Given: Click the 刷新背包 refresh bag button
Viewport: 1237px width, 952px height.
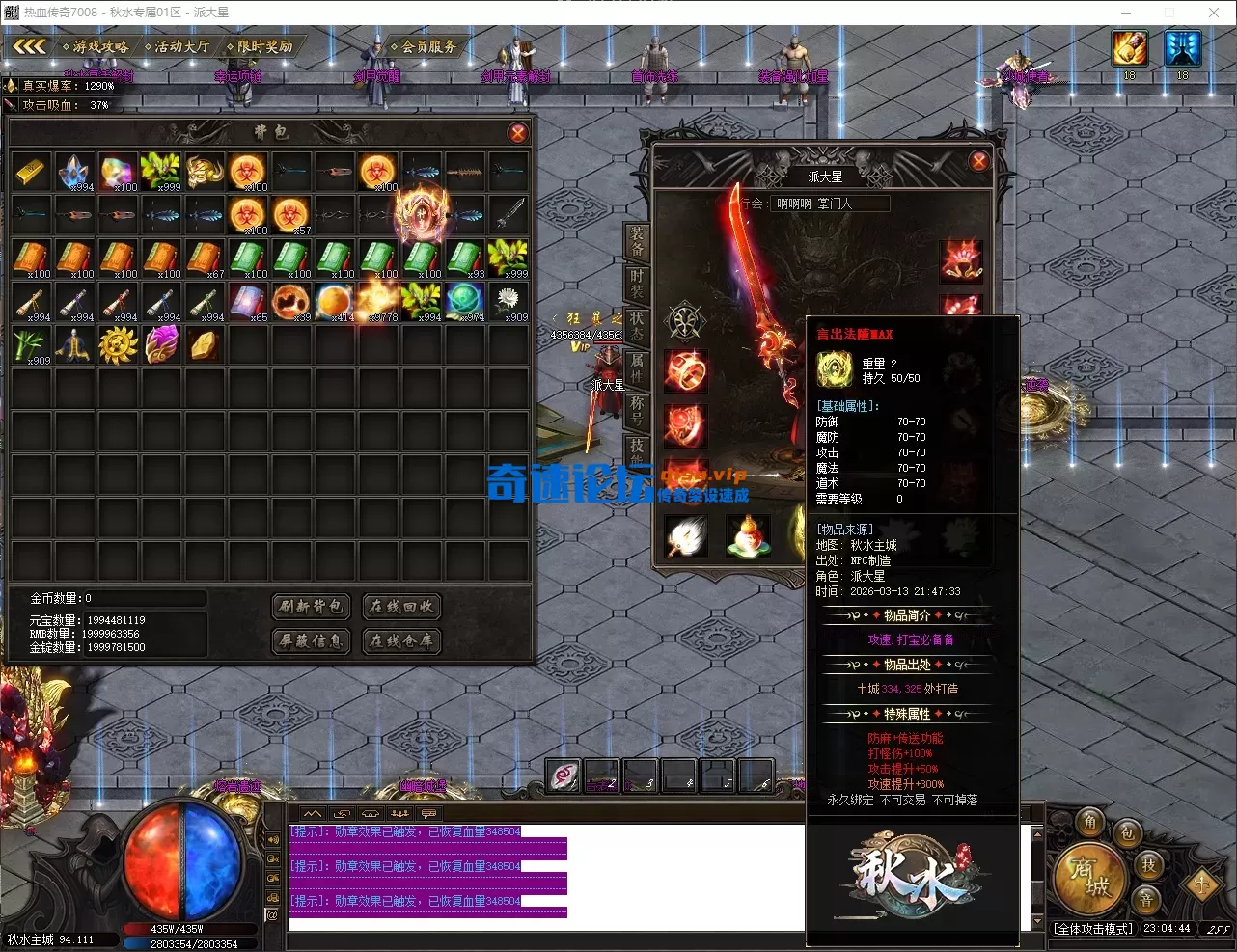Looking at the screenshot, I should click(x=310, y=606).
